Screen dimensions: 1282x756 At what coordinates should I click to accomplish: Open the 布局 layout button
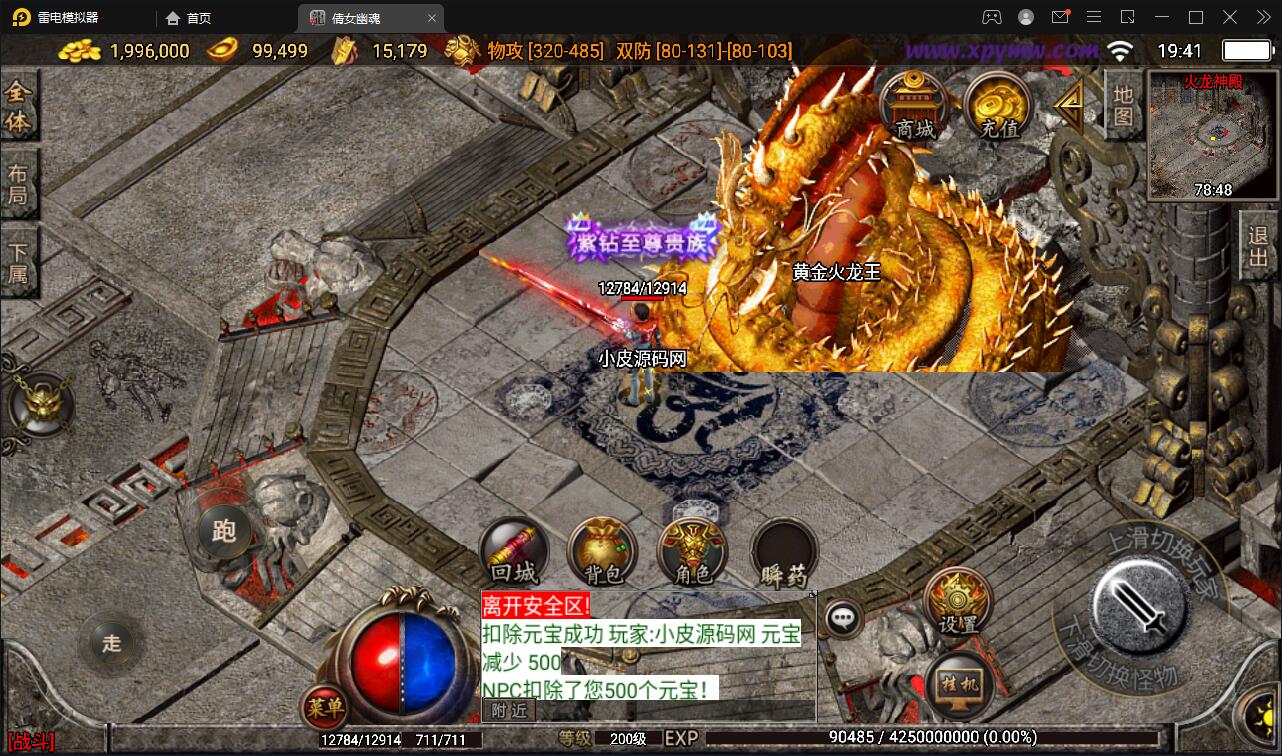(18, 183)
